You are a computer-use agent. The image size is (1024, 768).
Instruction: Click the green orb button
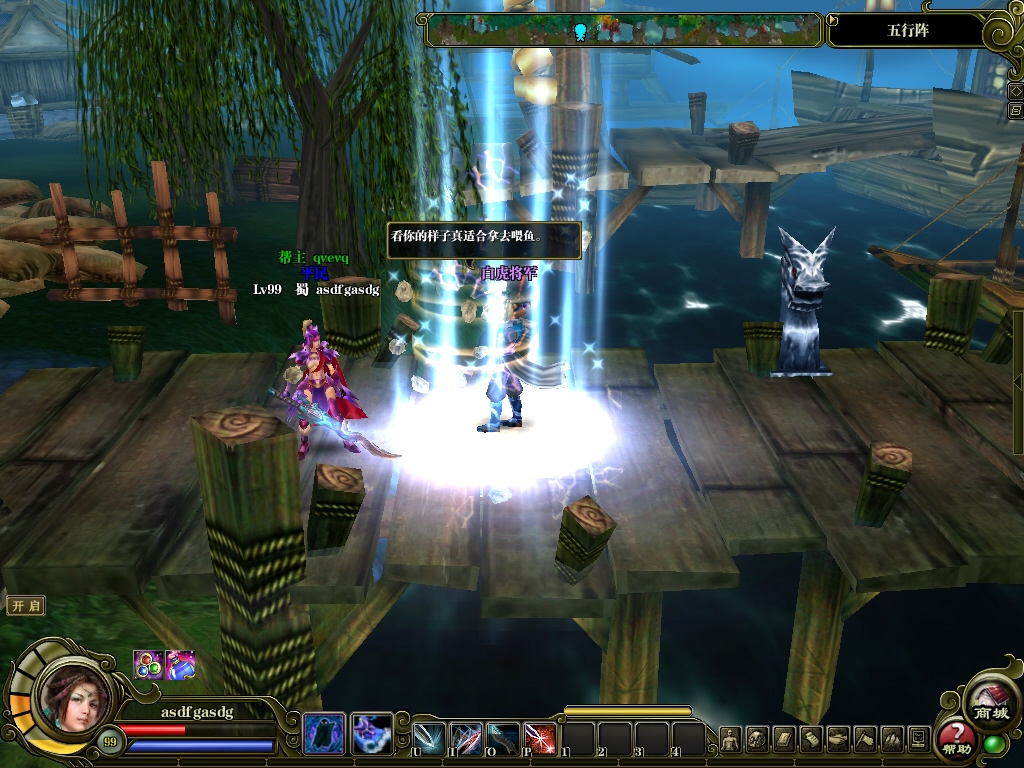pos(993,745)
